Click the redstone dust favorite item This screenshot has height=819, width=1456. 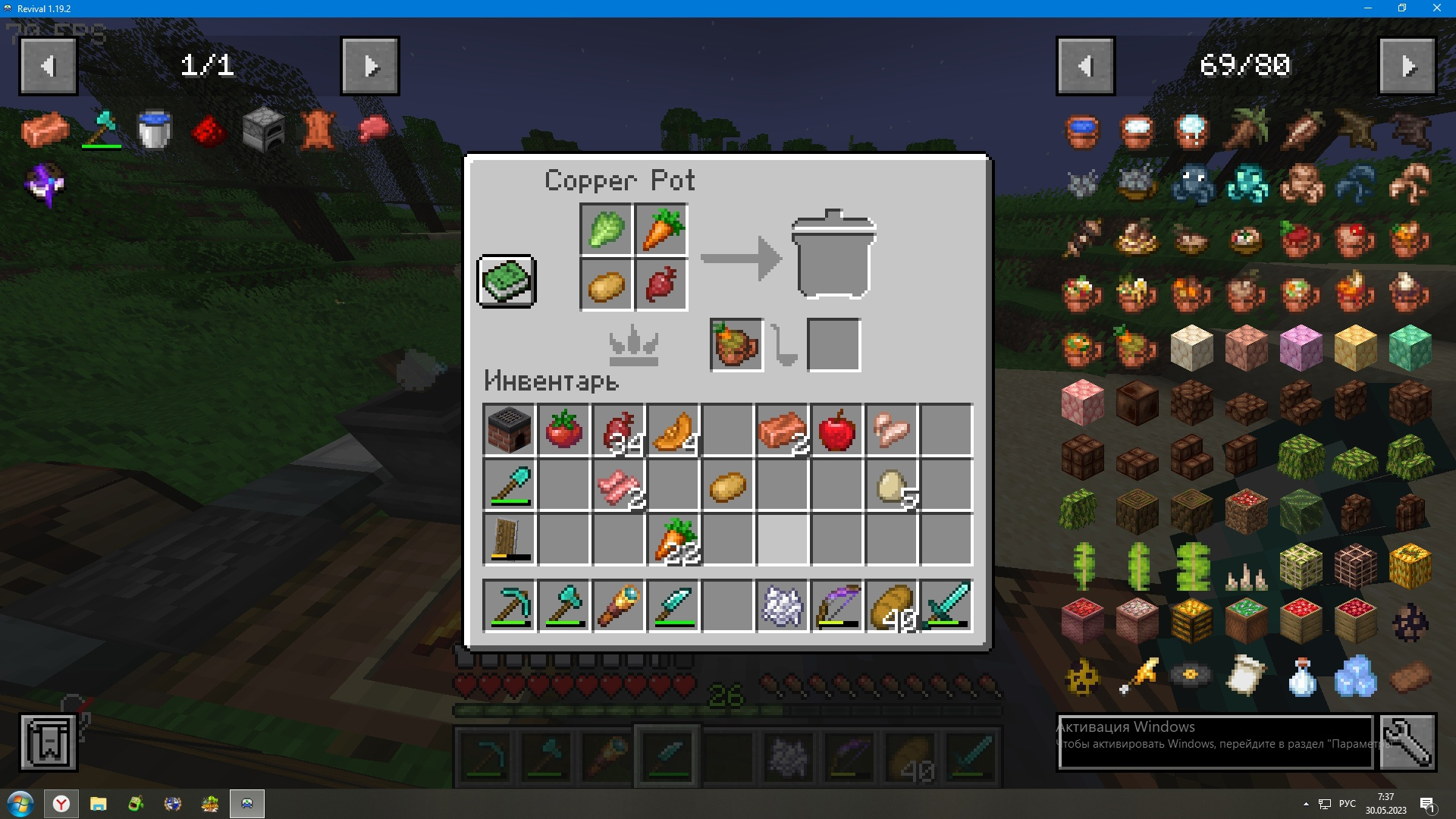point(208,129)
